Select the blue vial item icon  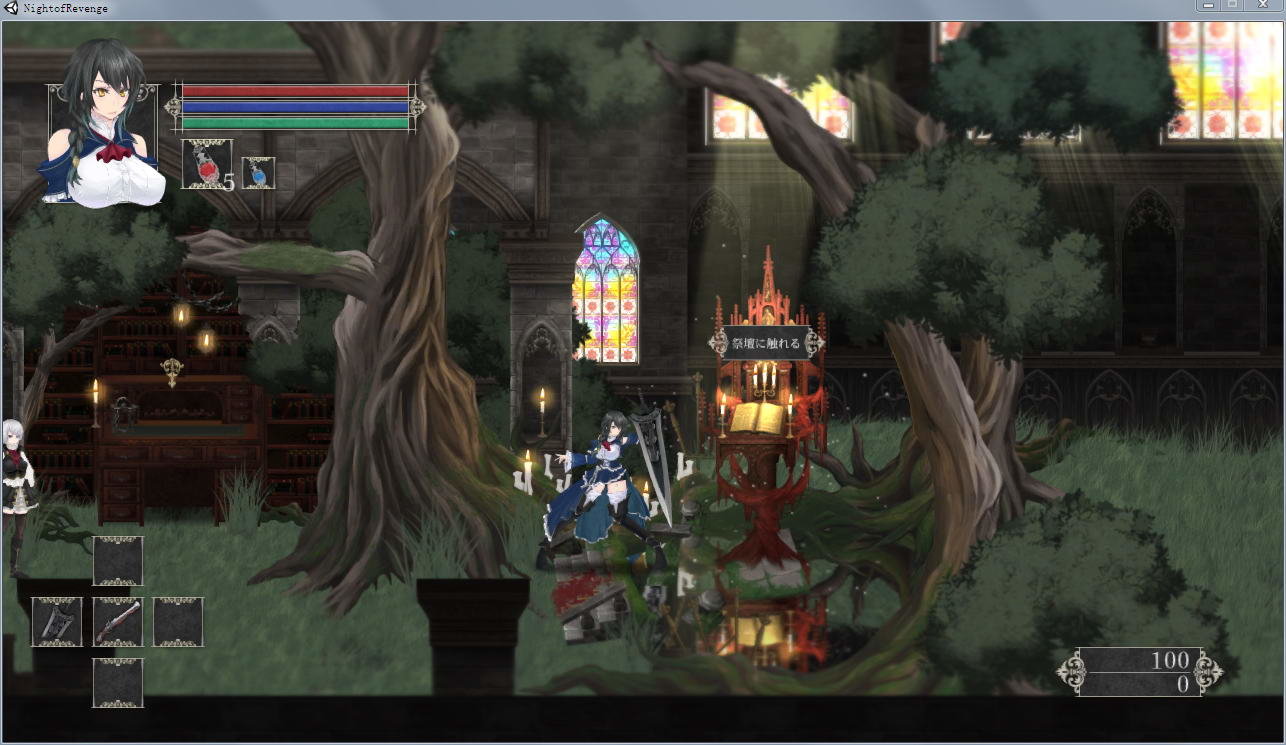[258, 172]
